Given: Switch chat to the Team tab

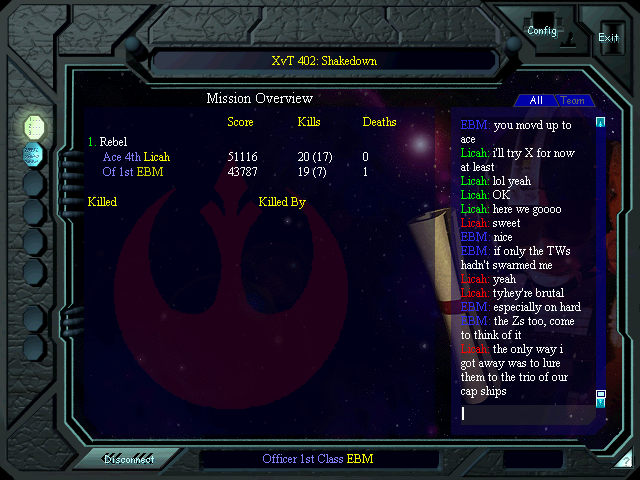Looking at the screenshot, I should click(x=572, y=100).
